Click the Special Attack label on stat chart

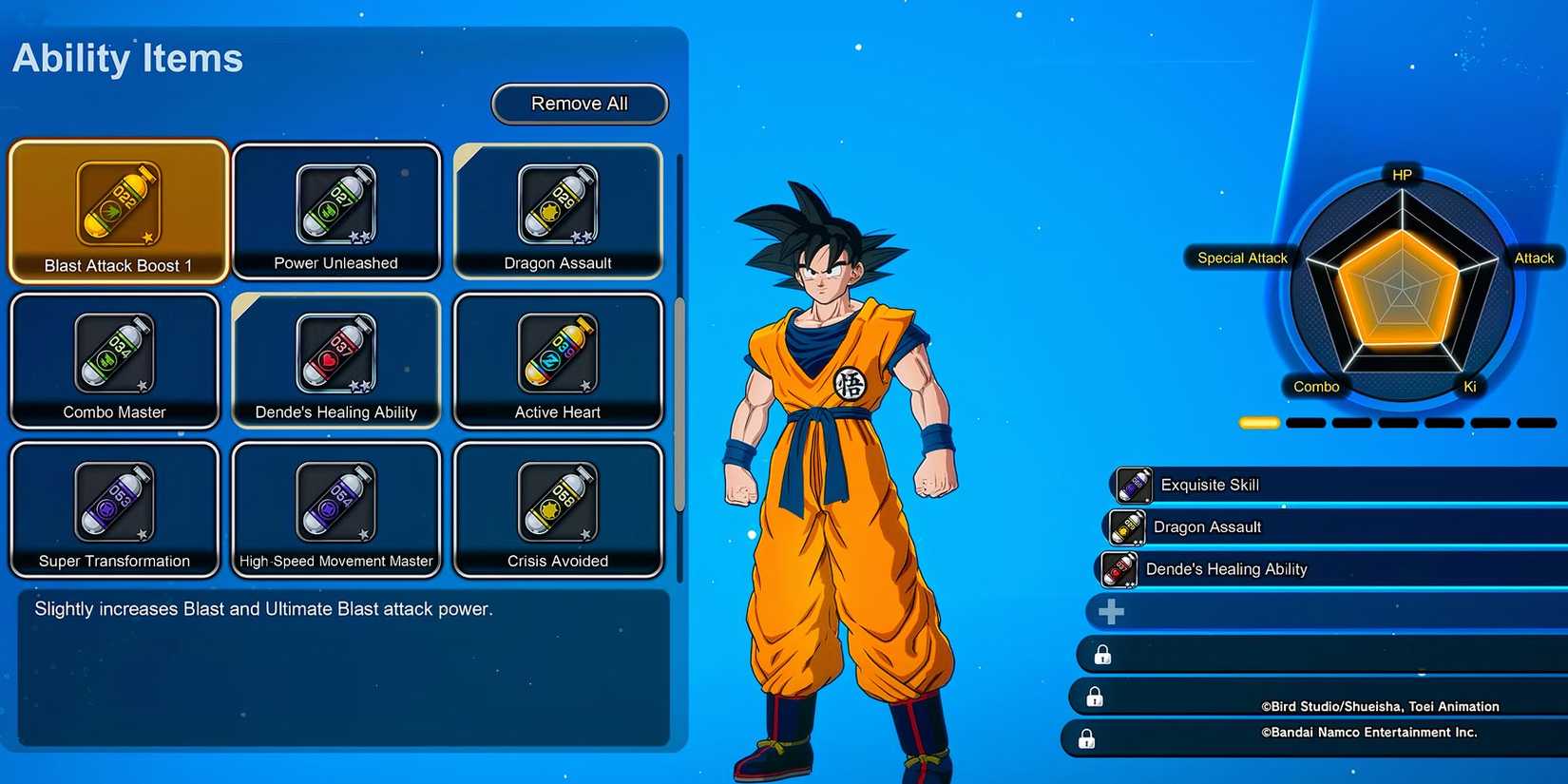(x=1240, y=258)
